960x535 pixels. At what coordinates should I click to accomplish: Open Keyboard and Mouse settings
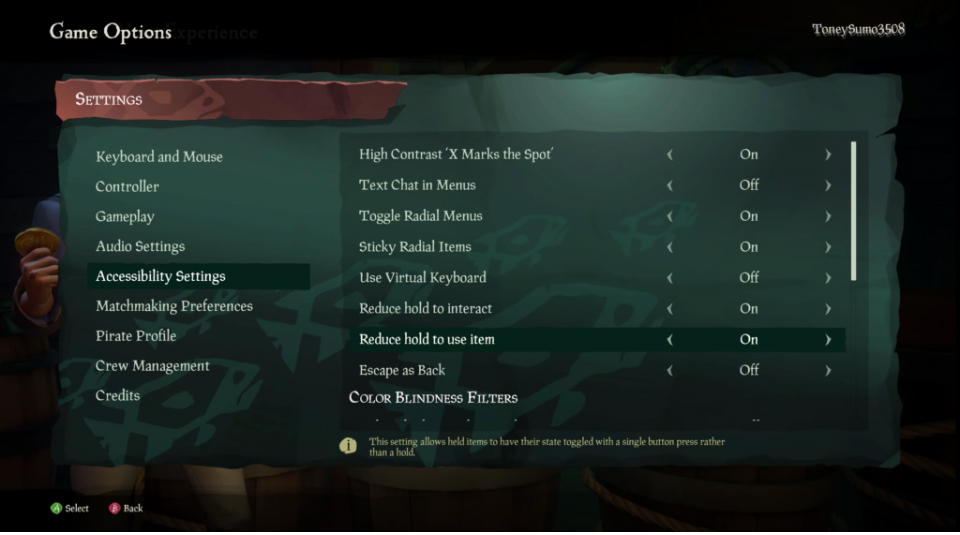(x=159, y=157)
